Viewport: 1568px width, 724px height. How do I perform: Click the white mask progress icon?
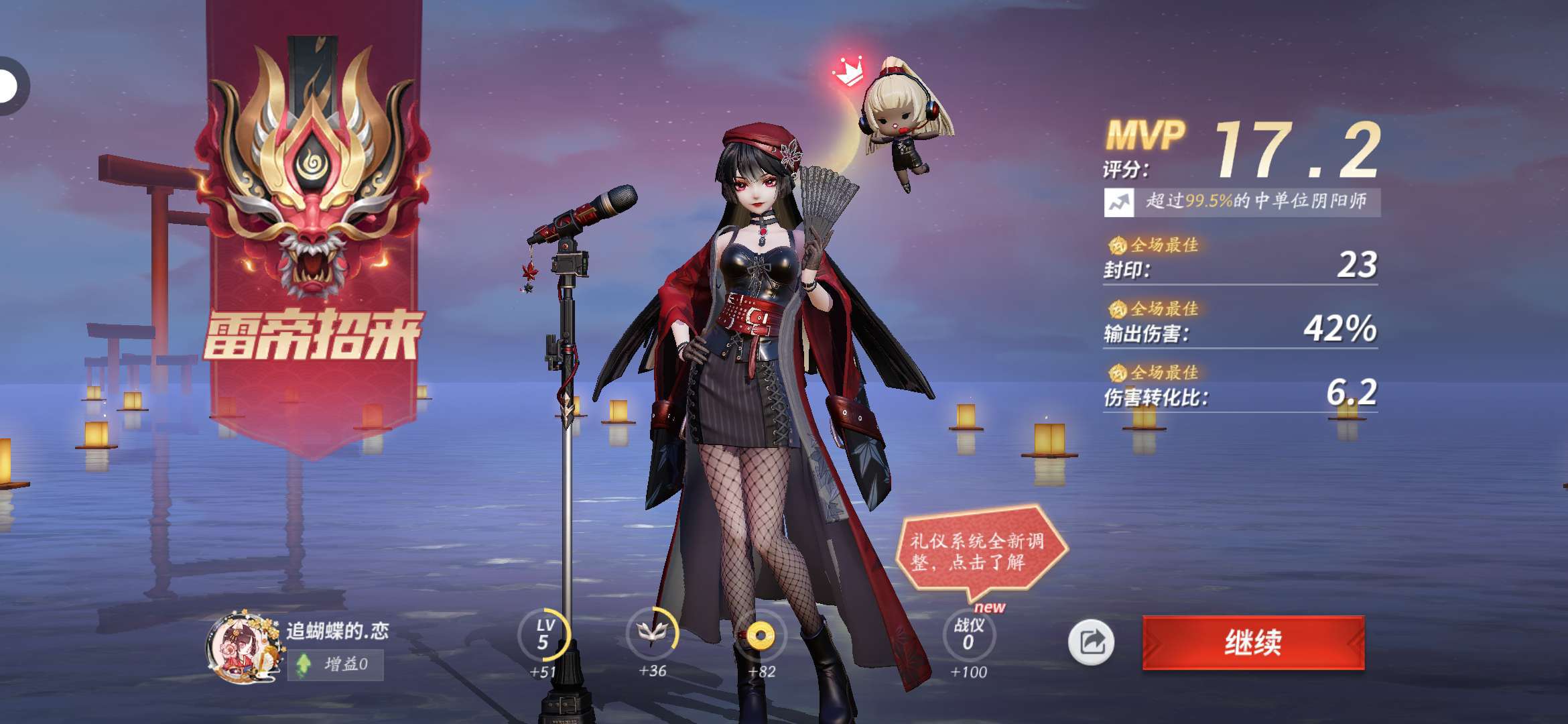[652, 633]
